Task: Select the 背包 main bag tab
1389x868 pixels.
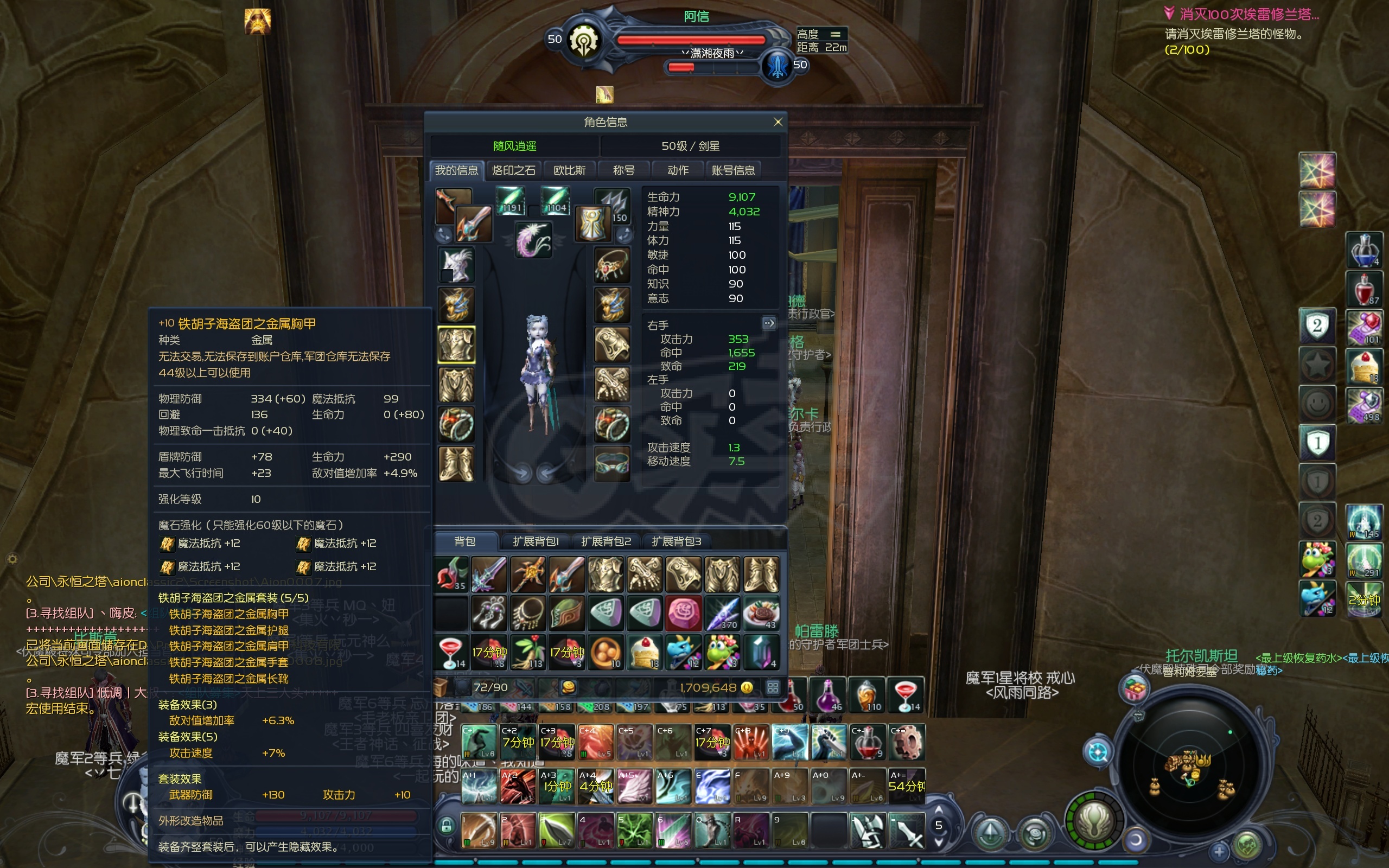Action: 464,541
